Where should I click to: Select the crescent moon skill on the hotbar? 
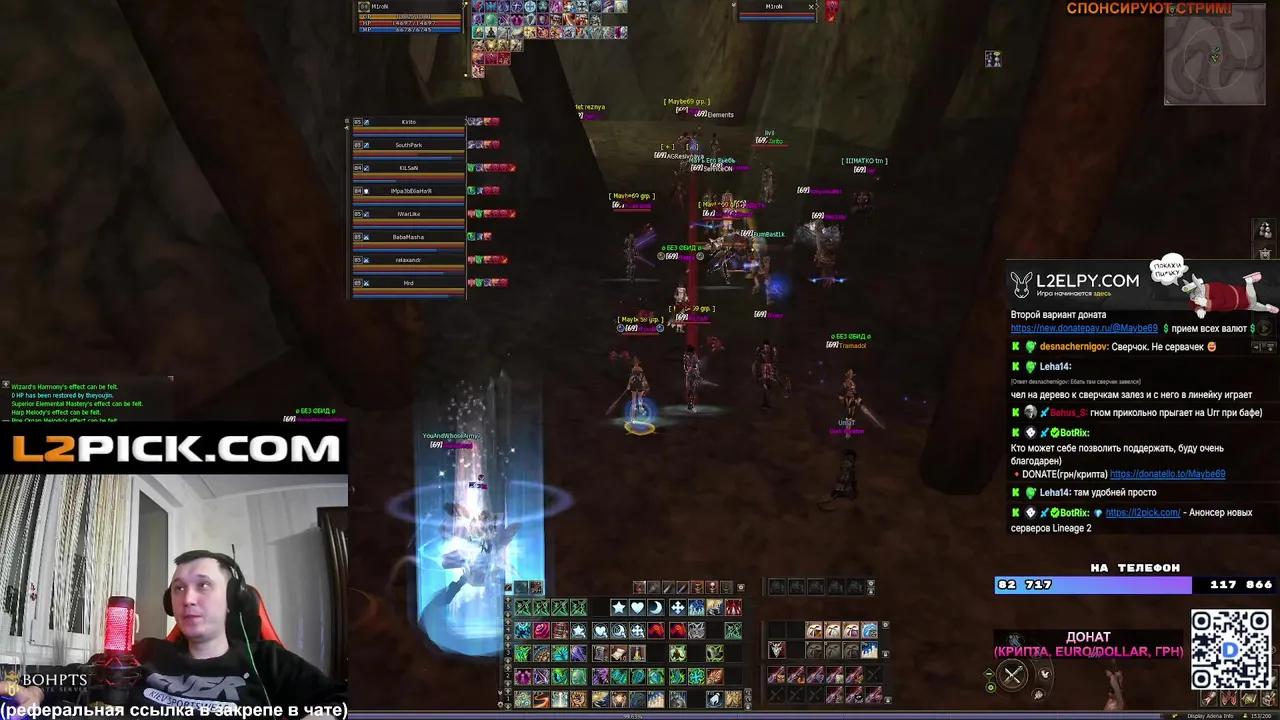tap(654, 606)
